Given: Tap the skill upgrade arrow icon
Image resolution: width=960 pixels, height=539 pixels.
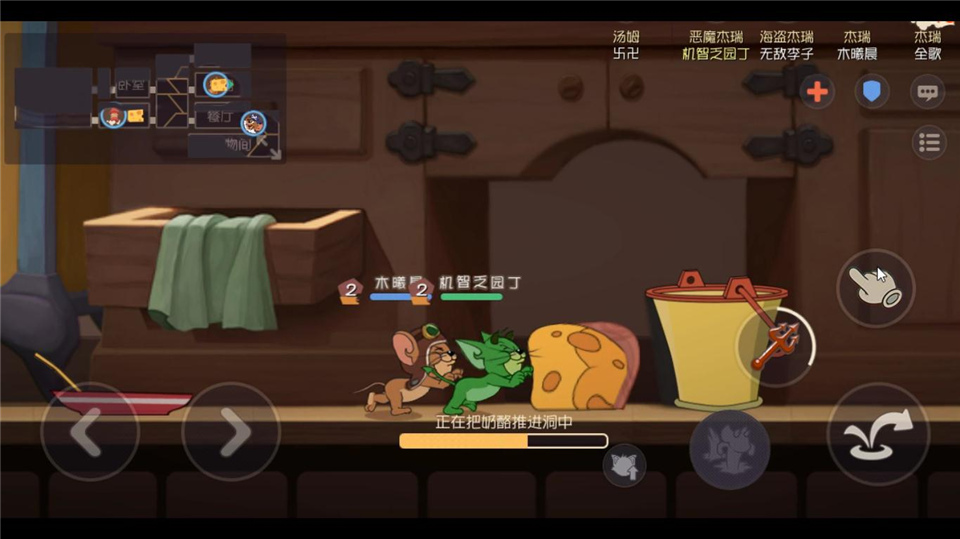Looking at the screenshot, I should 624,465.
